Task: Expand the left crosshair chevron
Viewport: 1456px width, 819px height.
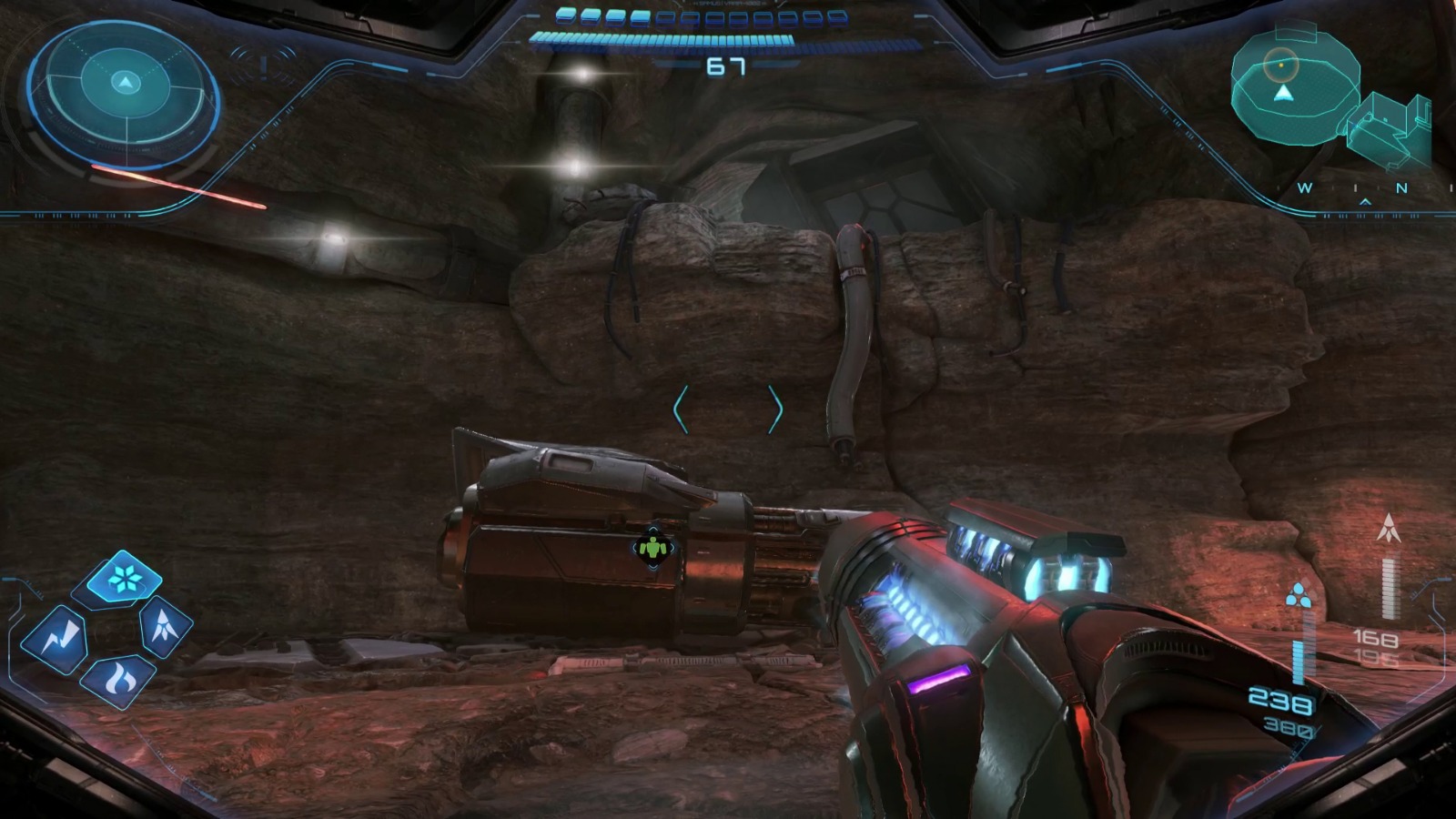Action: click(678, 409)
